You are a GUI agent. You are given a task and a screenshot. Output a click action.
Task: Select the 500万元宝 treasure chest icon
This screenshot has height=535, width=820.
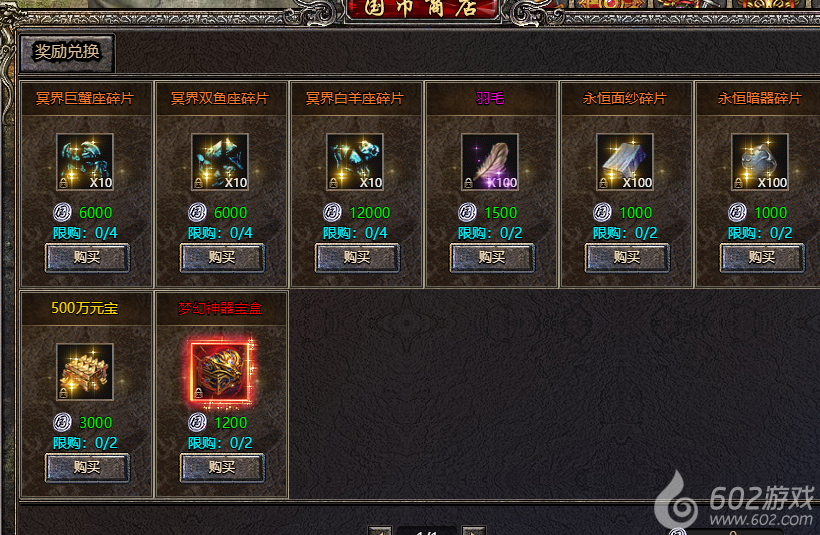click(x=85, y=372)
